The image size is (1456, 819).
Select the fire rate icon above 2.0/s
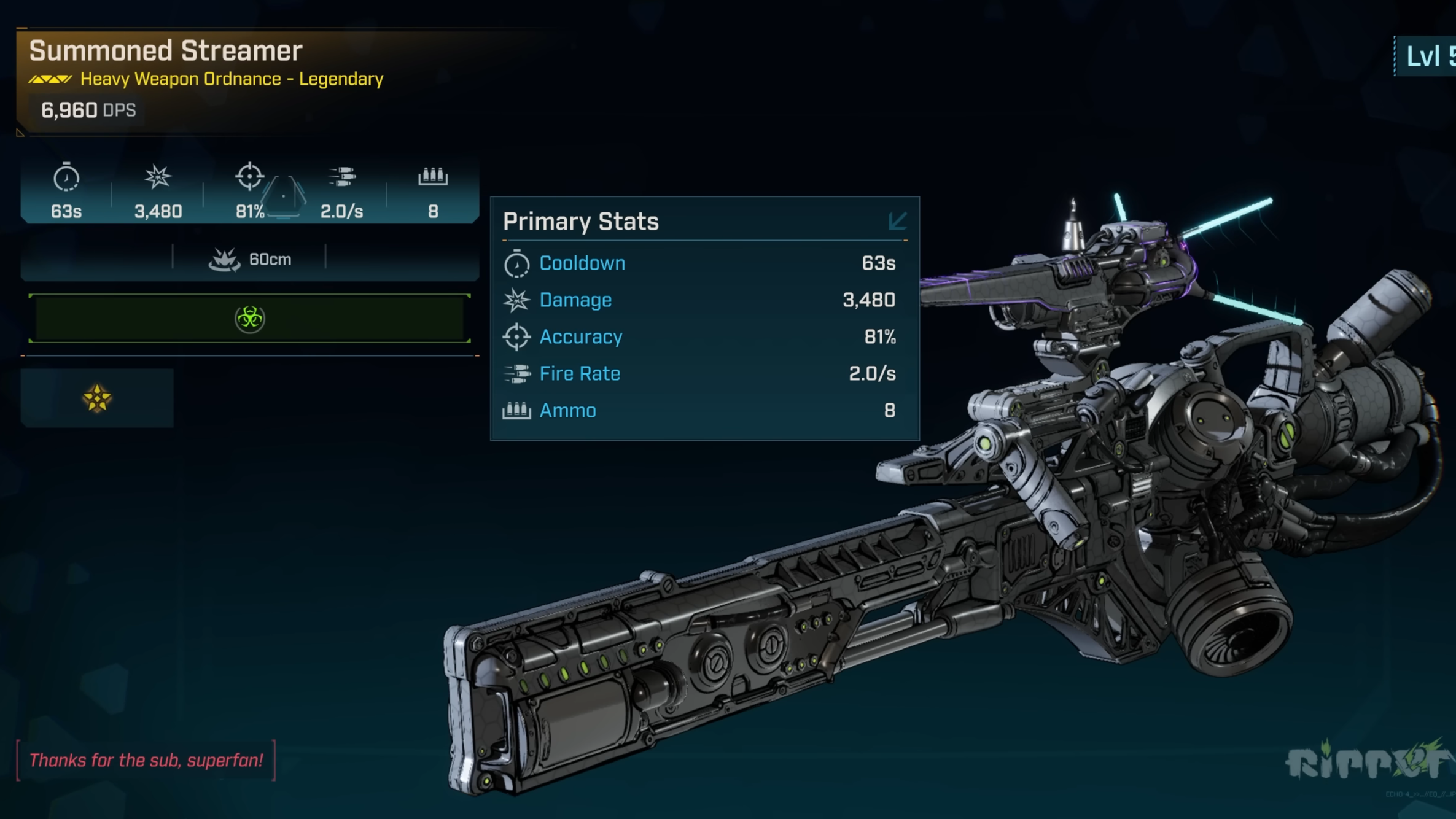point(341,177)
